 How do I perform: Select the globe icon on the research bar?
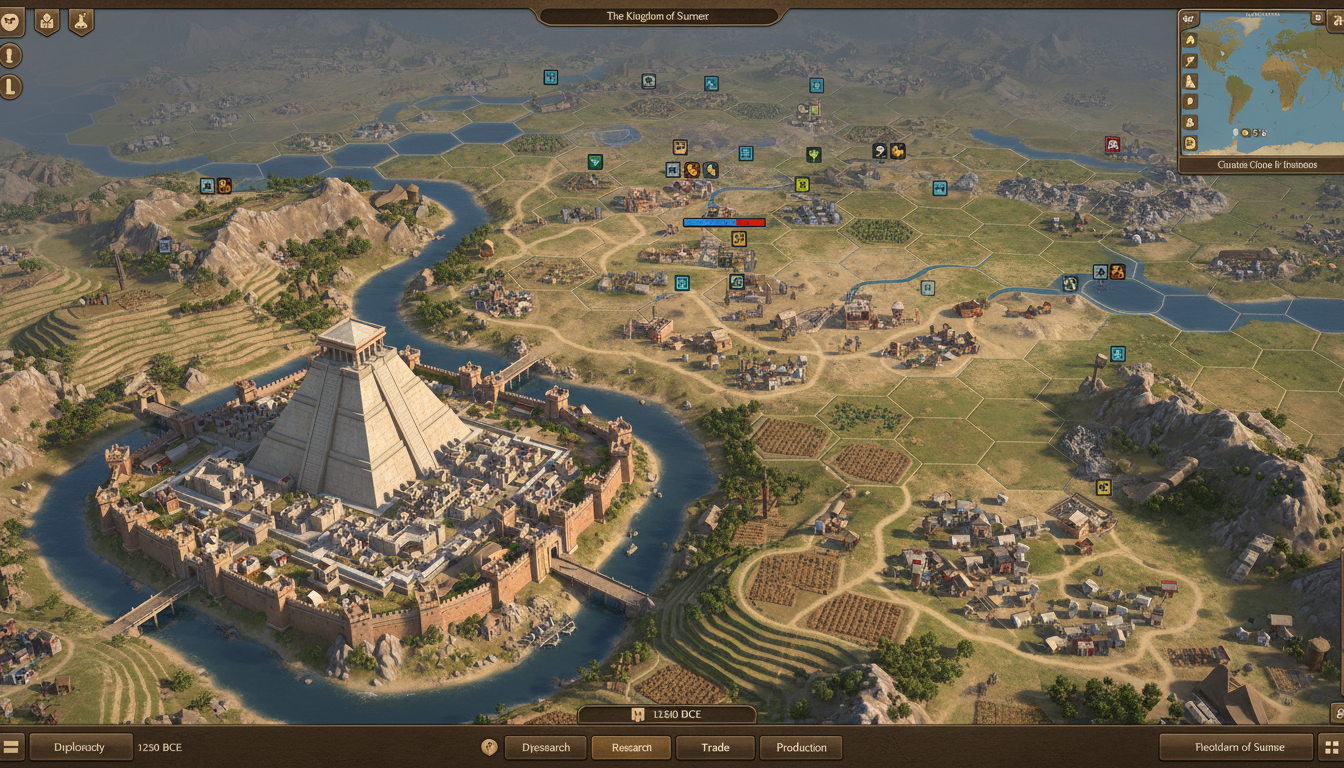[489, 747]
